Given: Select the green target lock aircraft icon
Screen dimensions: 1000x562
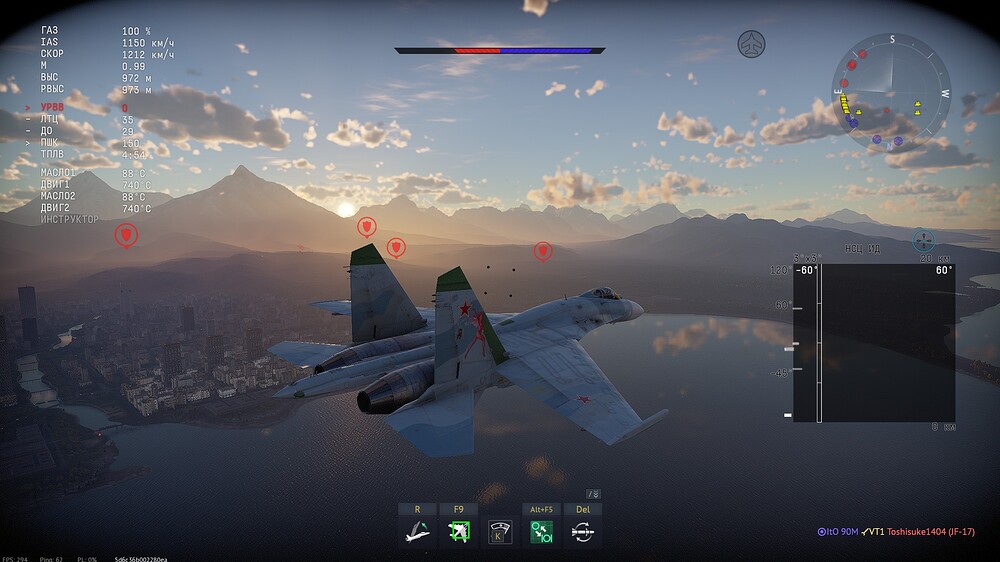Looking at the screenshot, I should click(458, 531).
